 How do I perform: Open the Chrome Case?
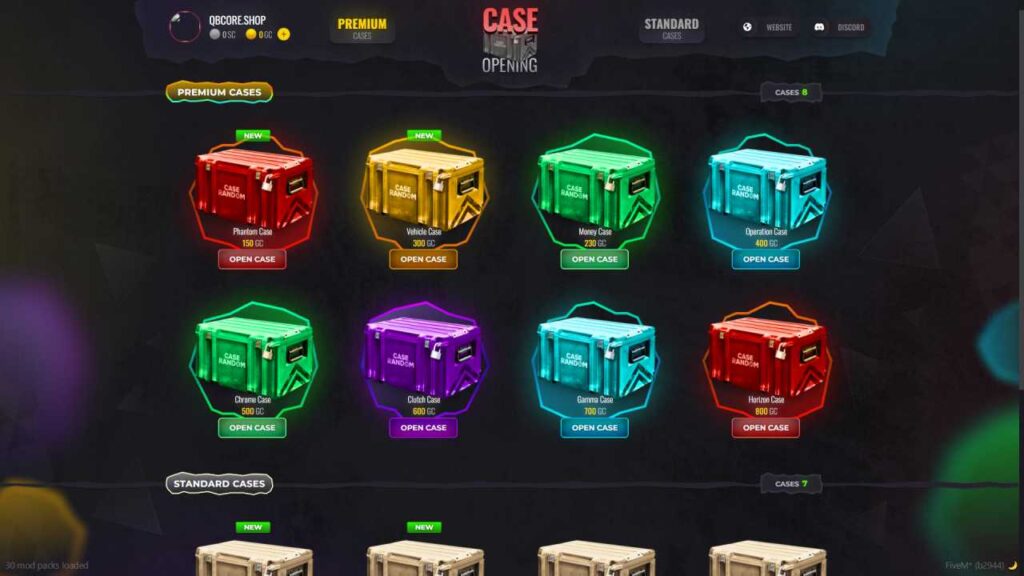(x=252, y=427)
